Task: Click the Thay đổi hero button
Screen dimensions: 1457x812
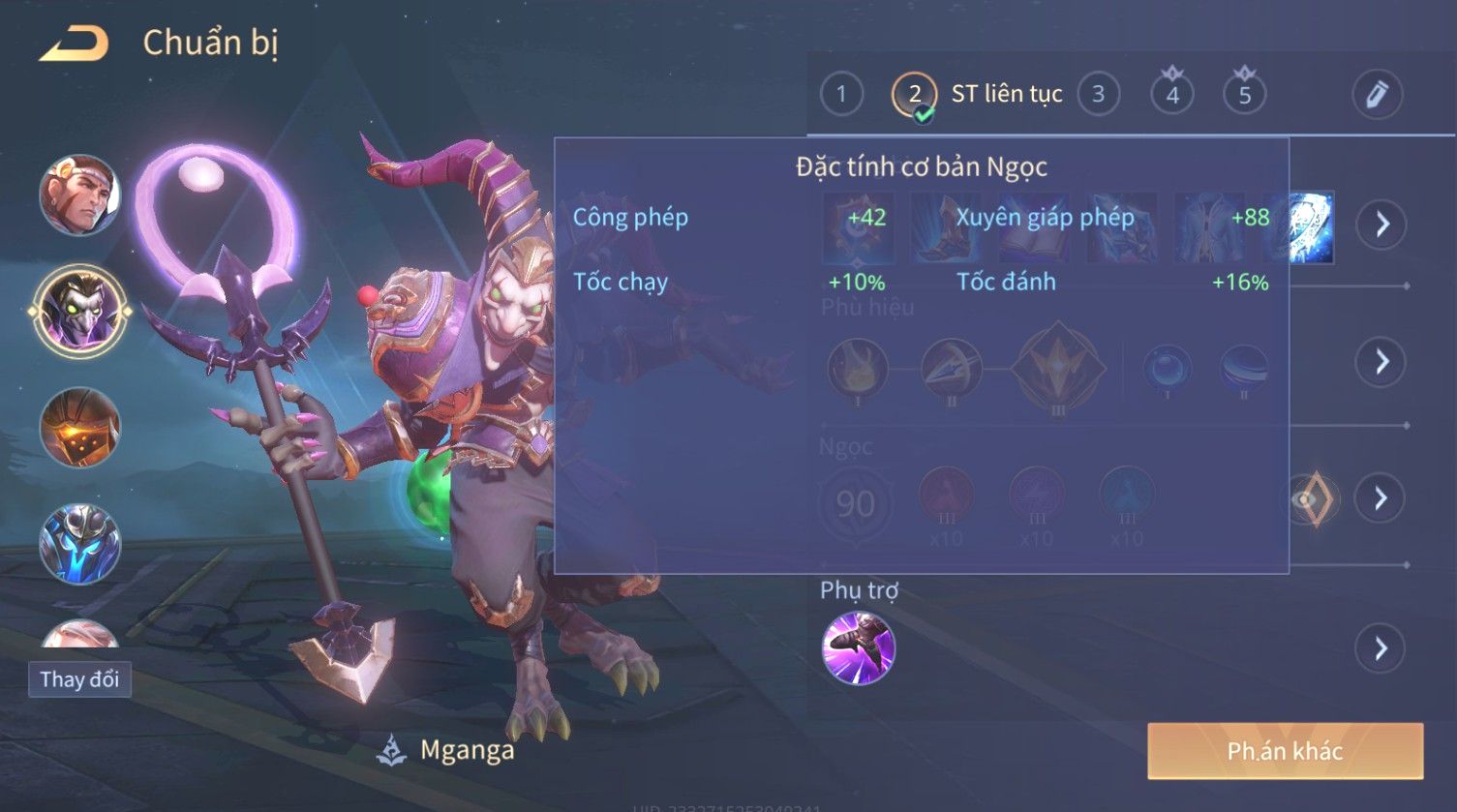Action: [79, 679]
